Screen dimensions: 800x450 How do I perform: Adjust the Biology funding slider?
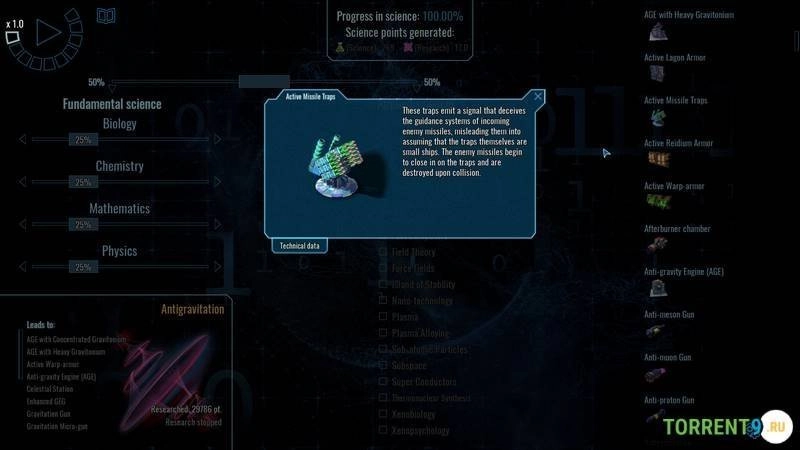pos(83,140)
